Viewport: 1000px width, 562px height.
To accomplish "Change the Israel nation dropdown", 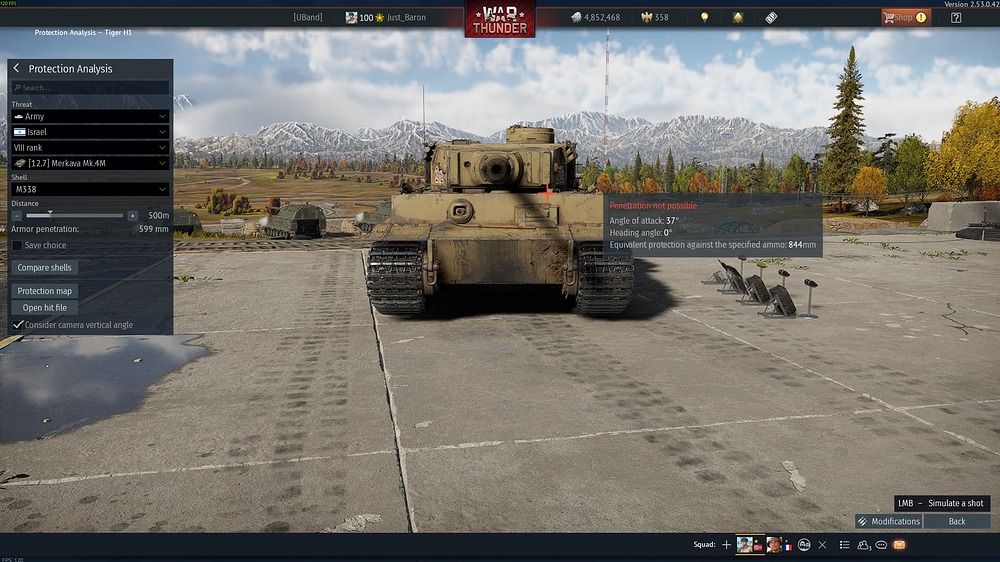I will [x=90, y=132].
